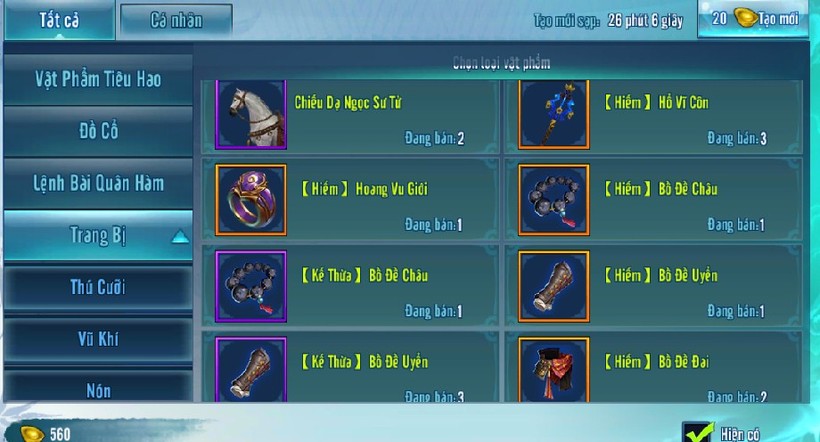Image resolution: width=820 pixels, height=442 pixels.
Task: Choose the Kế Thừa Bồ Đề Uyển listing
Action: click(350, 370)
